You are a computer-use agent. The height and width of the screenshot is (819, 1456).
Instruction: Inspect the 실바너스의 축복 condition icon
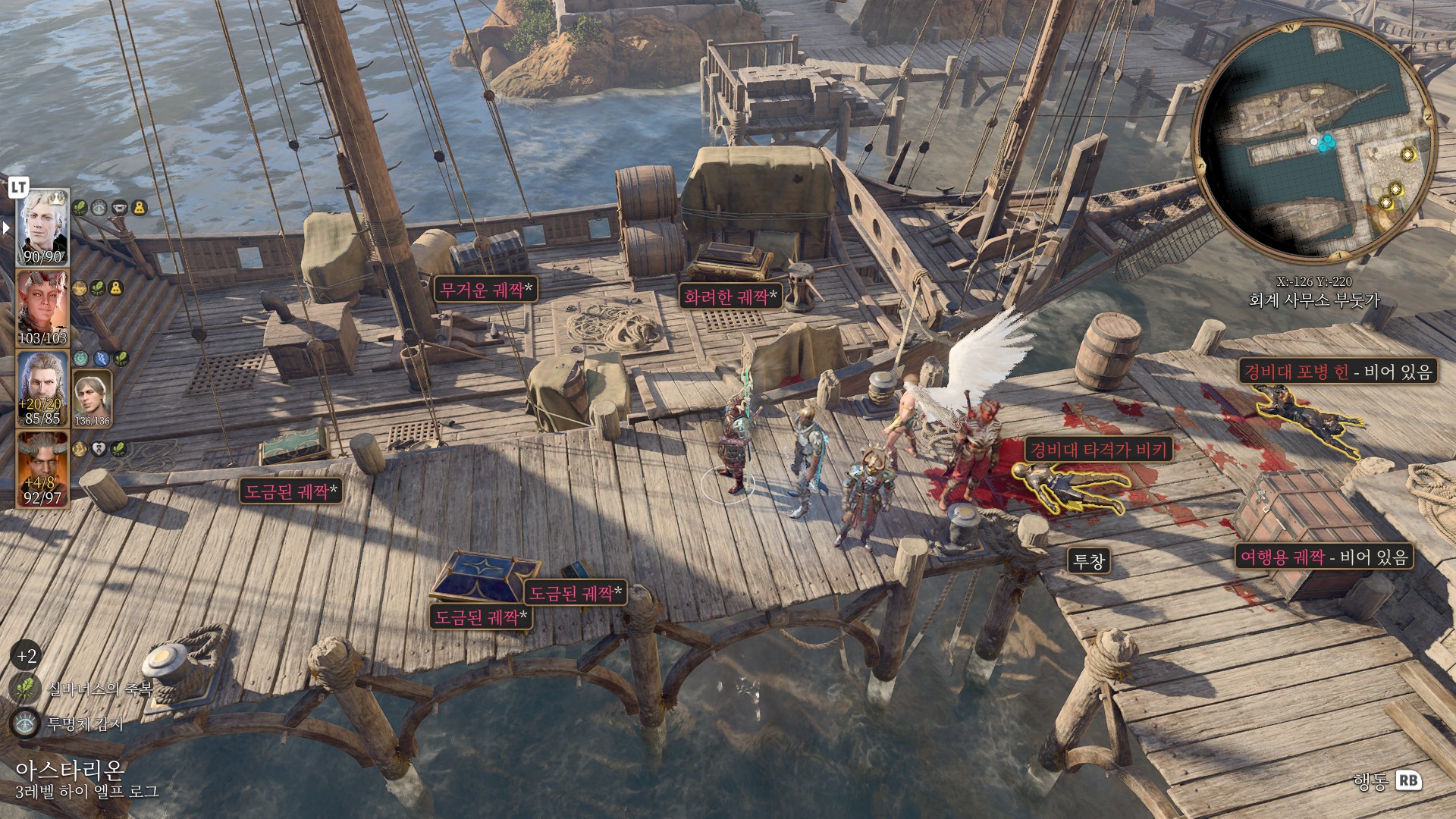[x=25, y=689]
